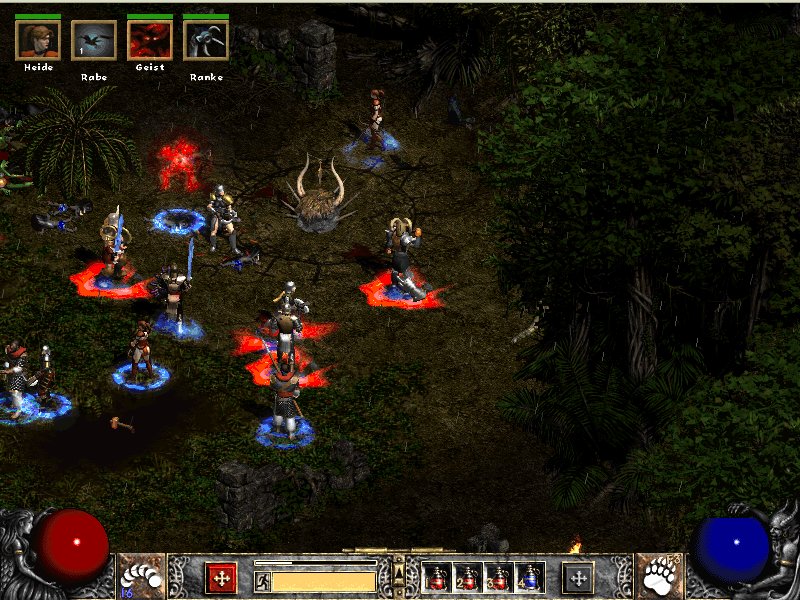The width and height of the screenshot is (800, 600).
Task: Select the Heide mercenary portrait
Action: point(39,40)
